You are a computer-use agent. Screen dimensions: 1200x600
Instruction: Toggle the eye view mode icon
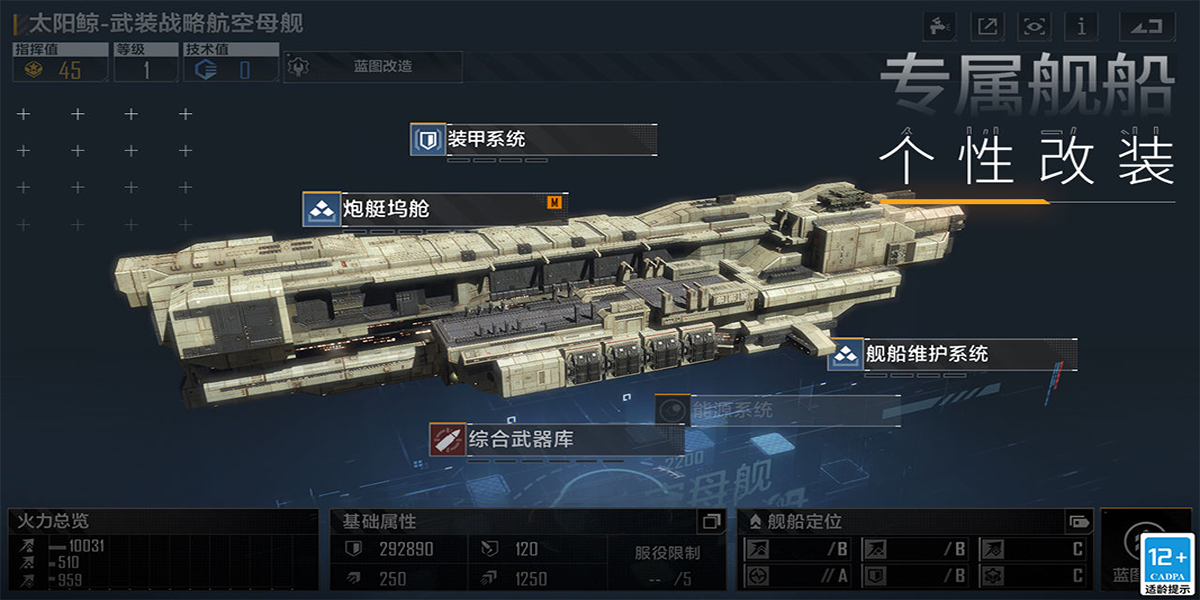[1034, 26]
